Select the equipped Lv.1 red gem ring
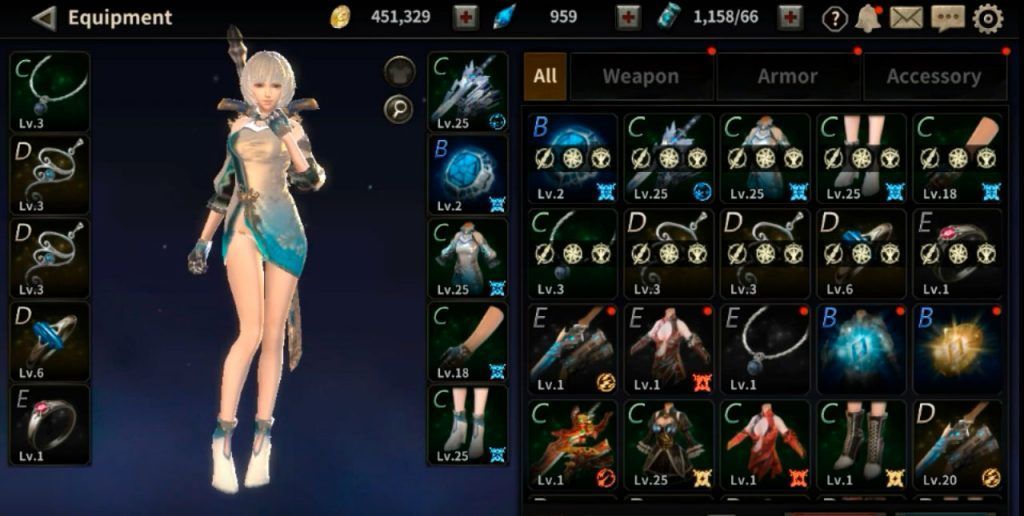 coord(50,424)
